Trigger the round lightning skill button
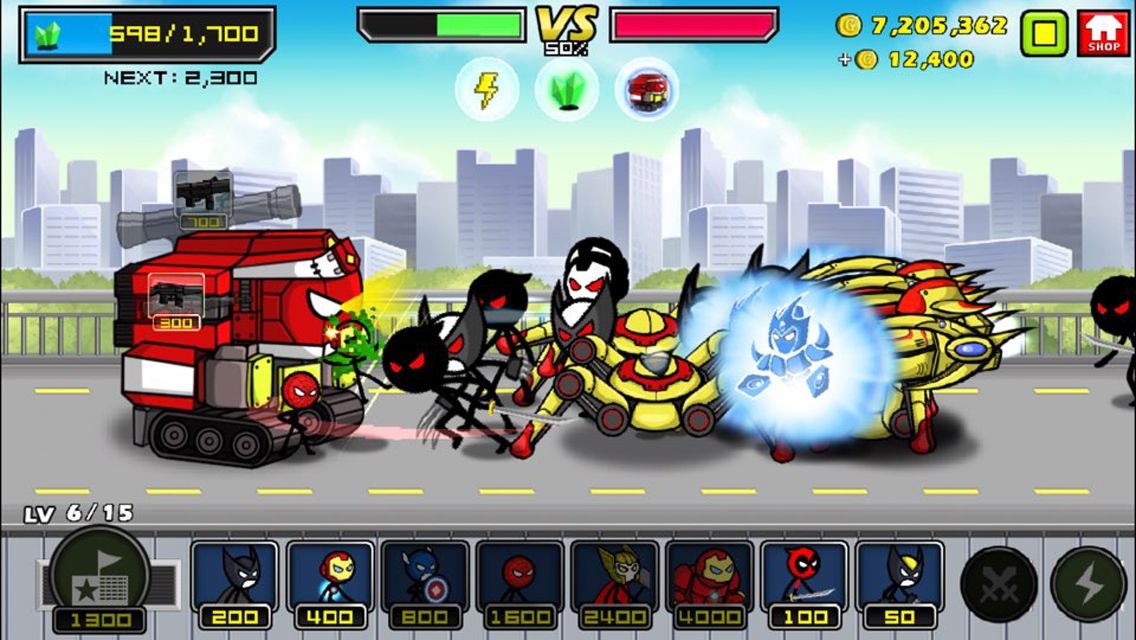 1088,585
